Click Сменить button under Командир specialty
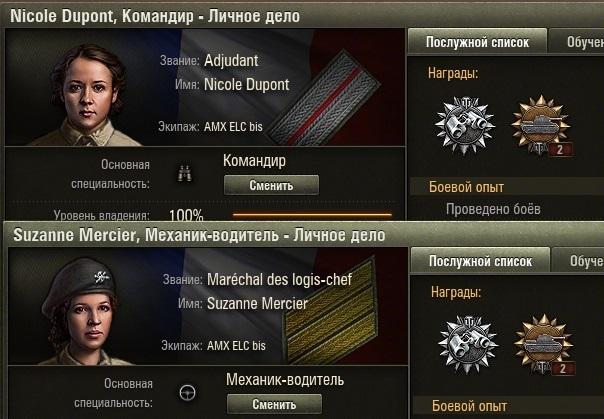Viewport: 604px width, 419px height. point(271,185)
